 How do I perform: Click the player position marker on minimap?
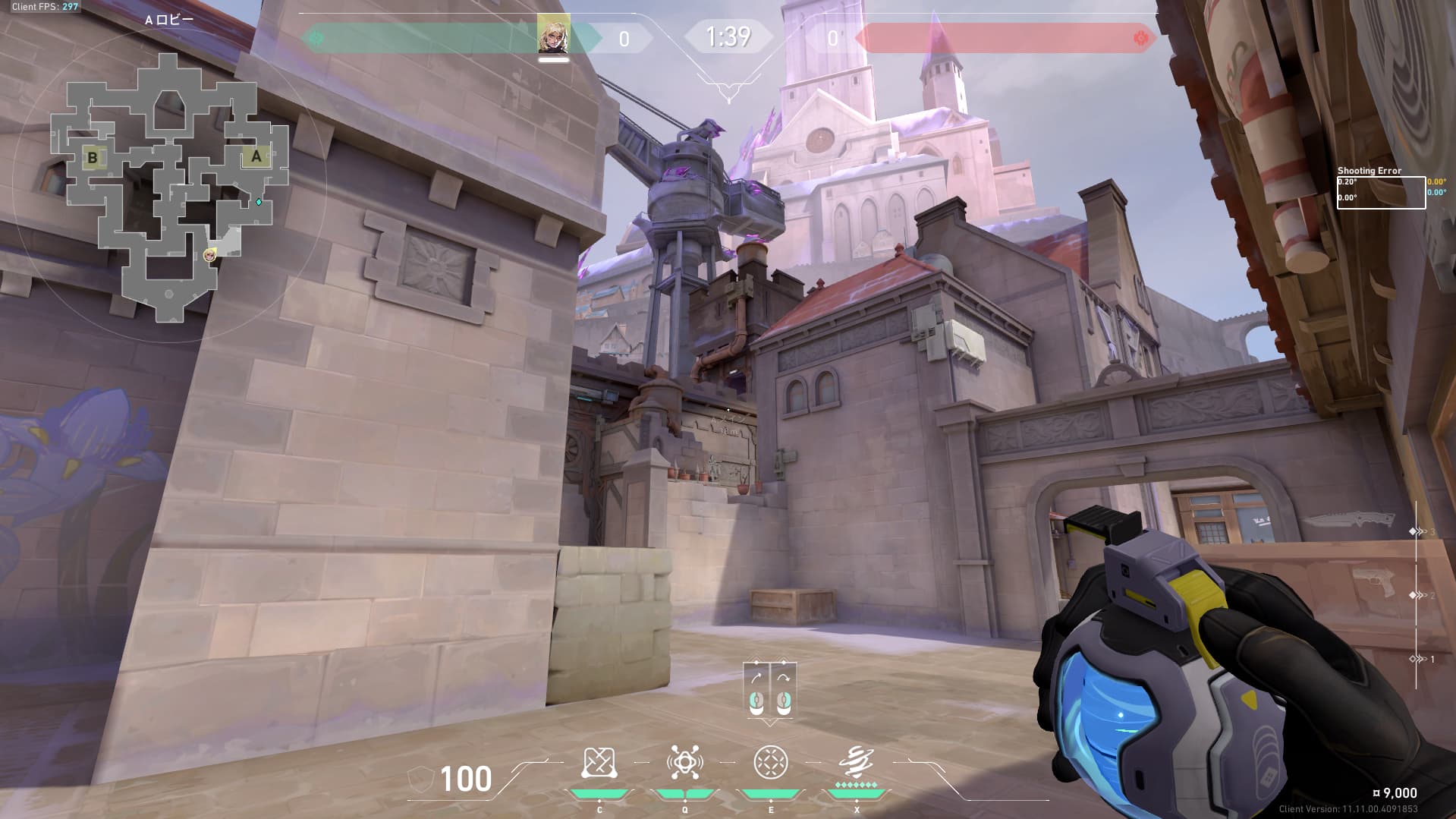point(209,256)
